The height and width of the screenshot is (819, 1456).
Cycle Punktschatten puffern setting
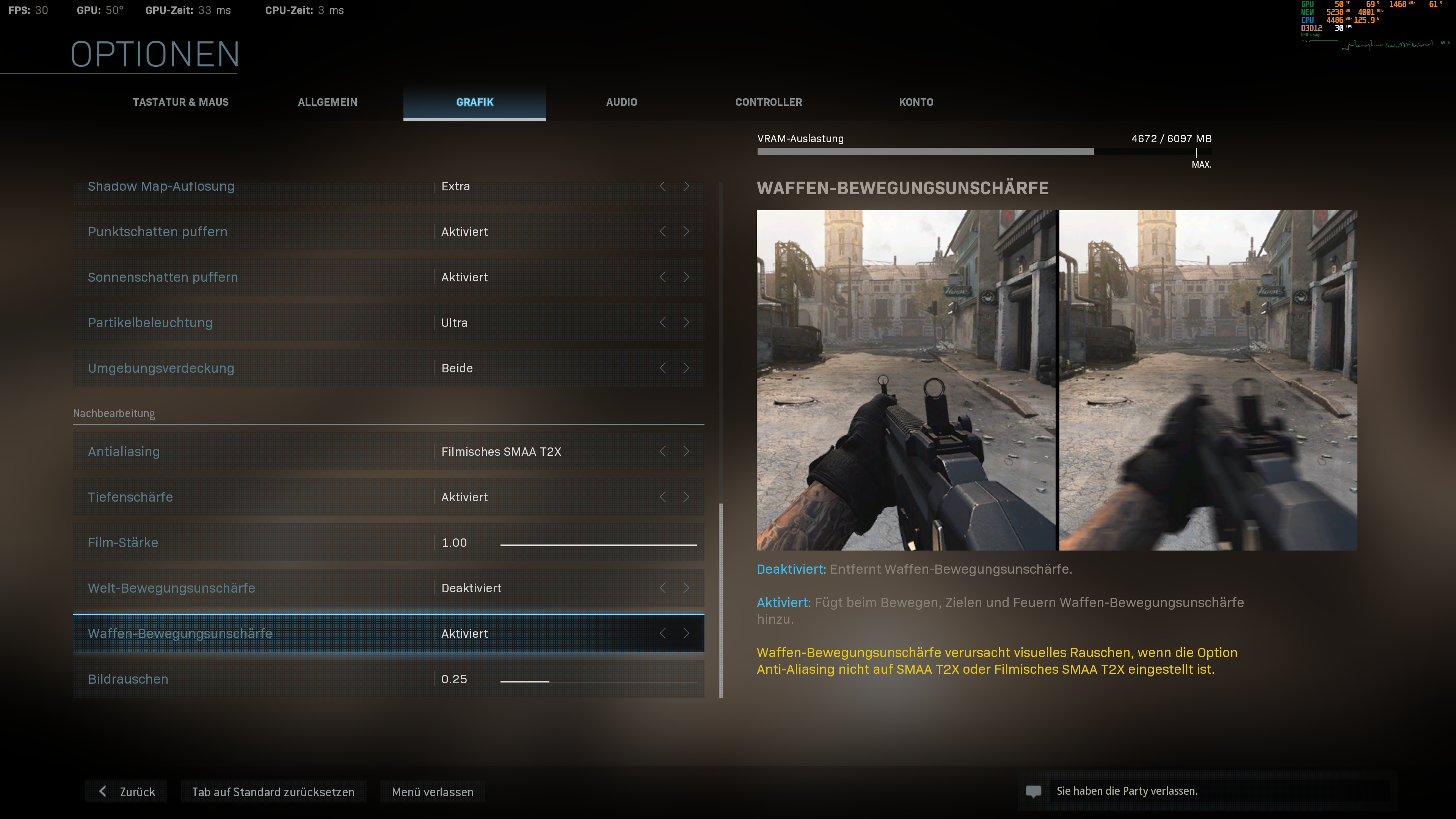pos(687,232)
